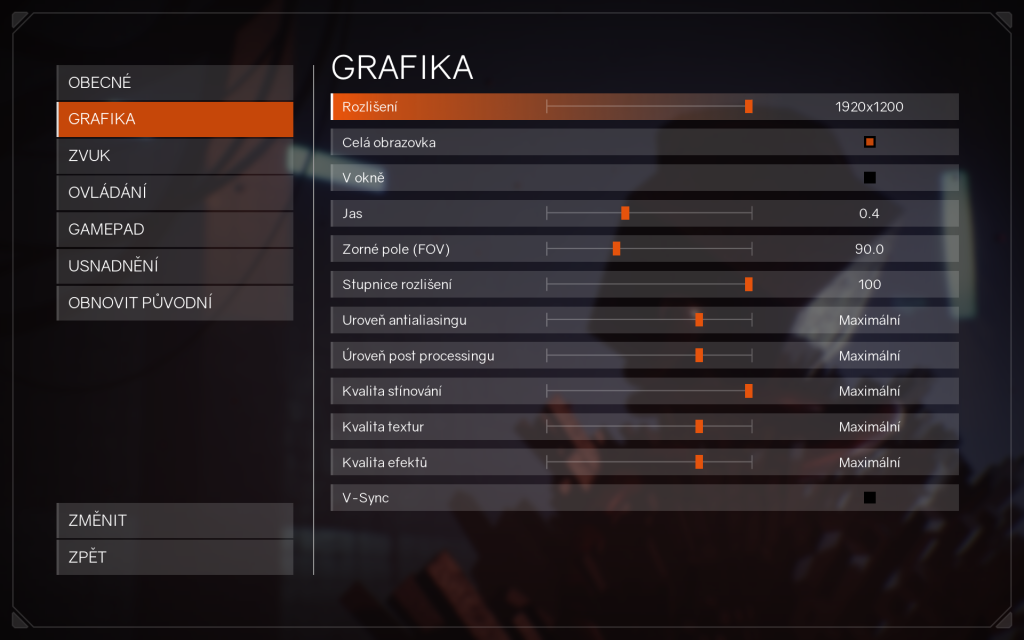This screenshot has height=640, width=1024.
Task: Click the Jas brightness slider
Action: pos(625,213)
